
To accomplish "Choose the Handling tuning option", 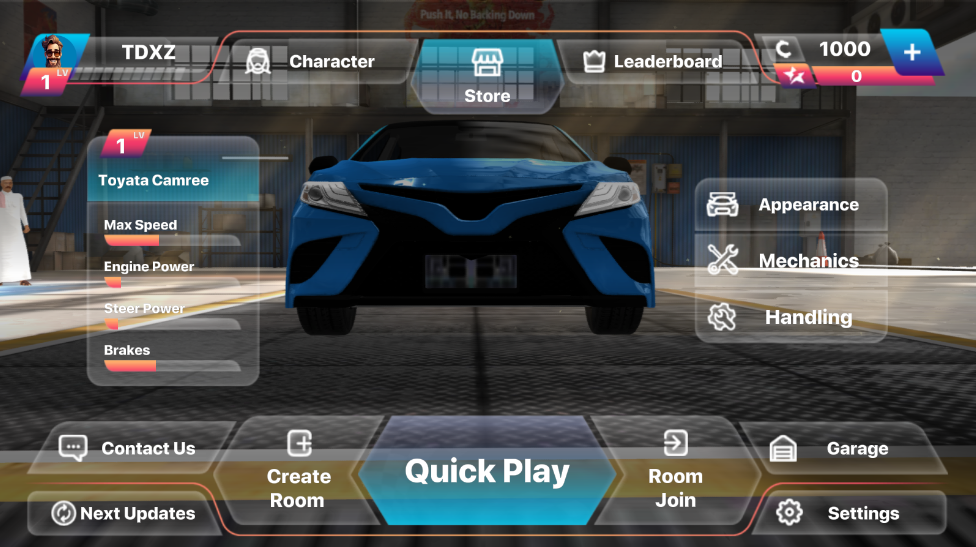I will click(x=790, y=317).
